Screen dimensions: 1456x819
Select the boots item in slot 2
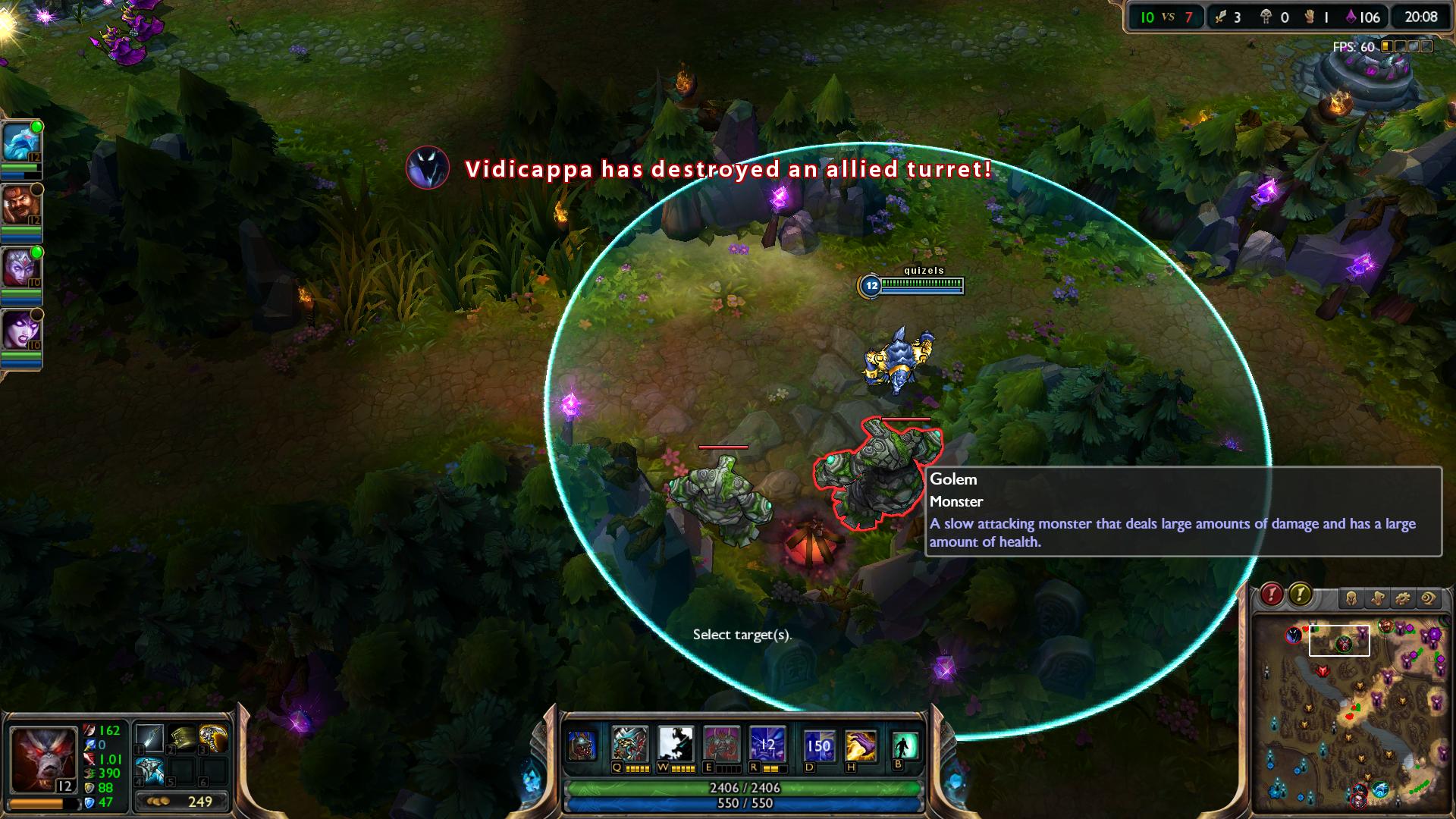coord(181,738)
